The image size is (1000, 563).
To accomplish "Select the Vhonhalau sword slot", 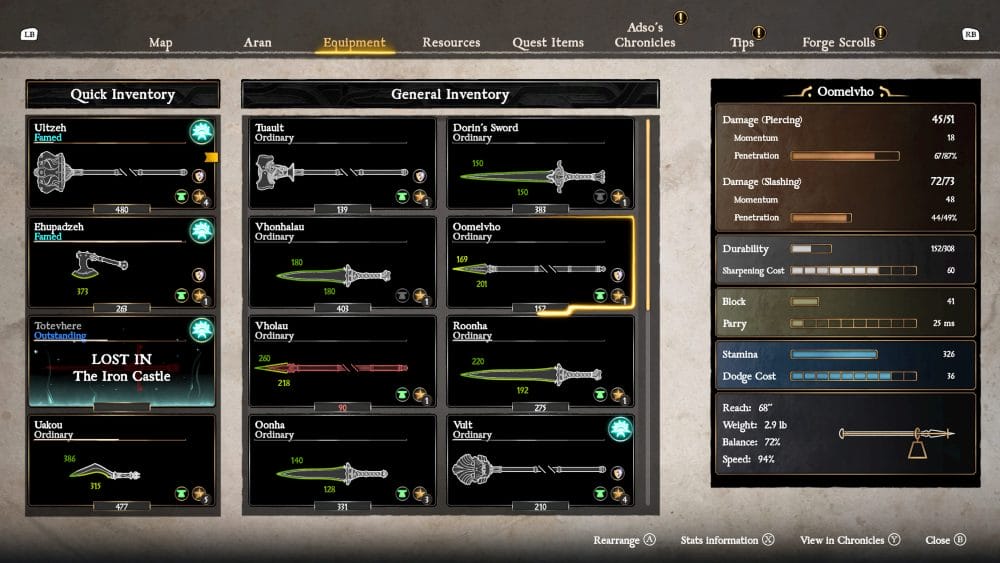I will coord(342,264).
